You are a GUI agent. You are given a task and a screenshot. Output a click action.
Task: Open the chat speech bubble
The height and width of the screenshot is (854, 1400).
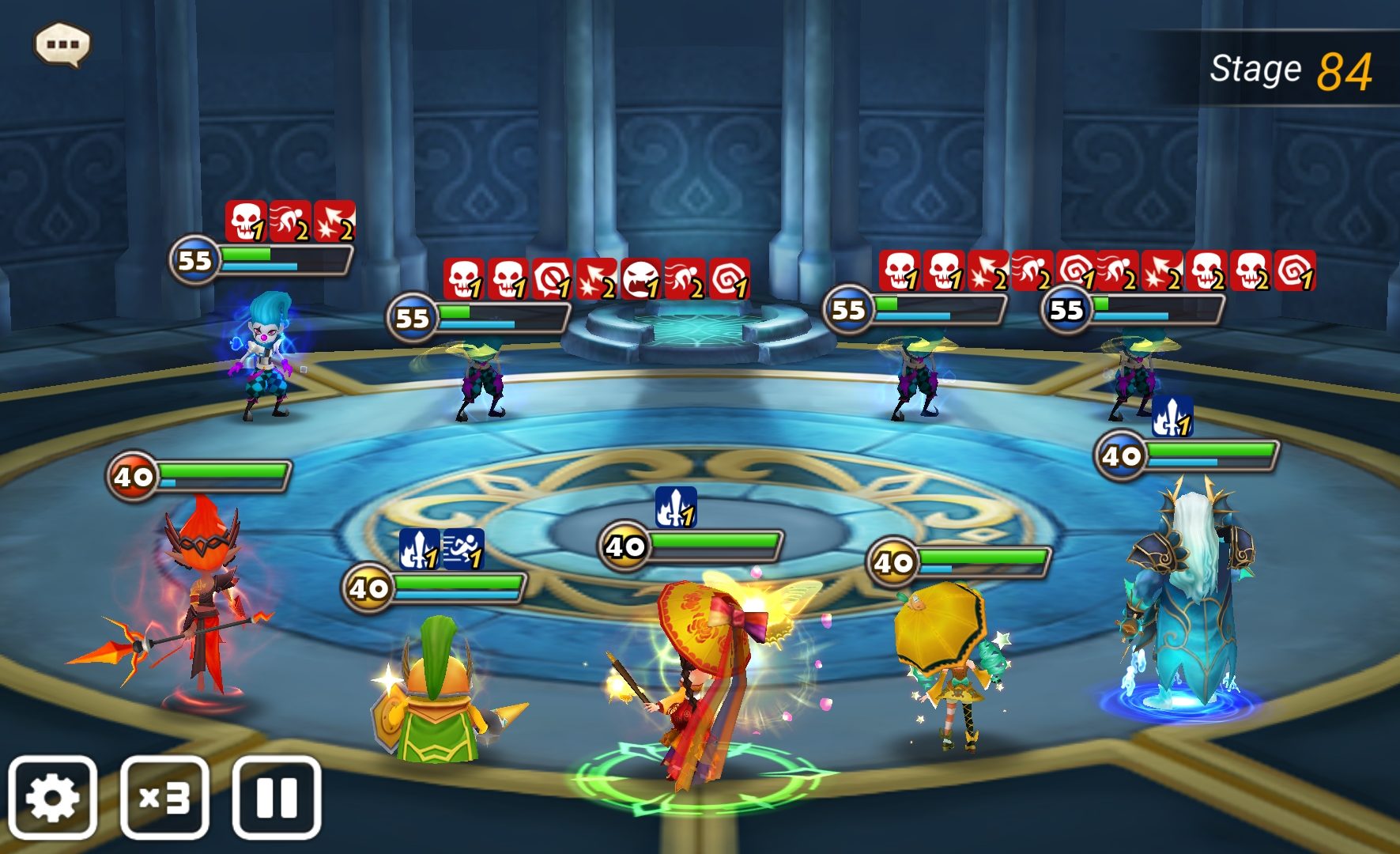(x=62, y=44)
